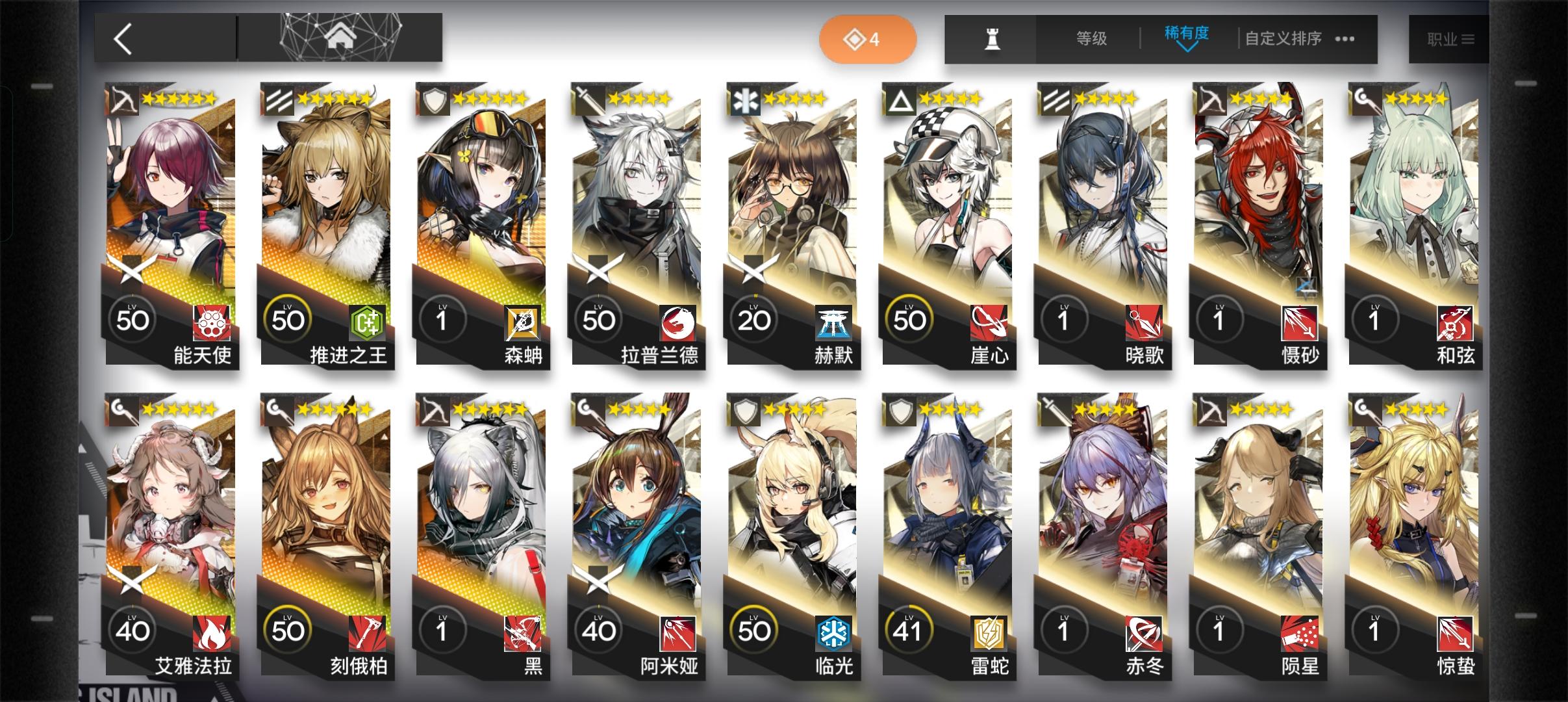Viewport: 1568px width, 702px height.
Task: Click the tower piece sort icon
Action: pyautogui.click(x=993, y=38)
